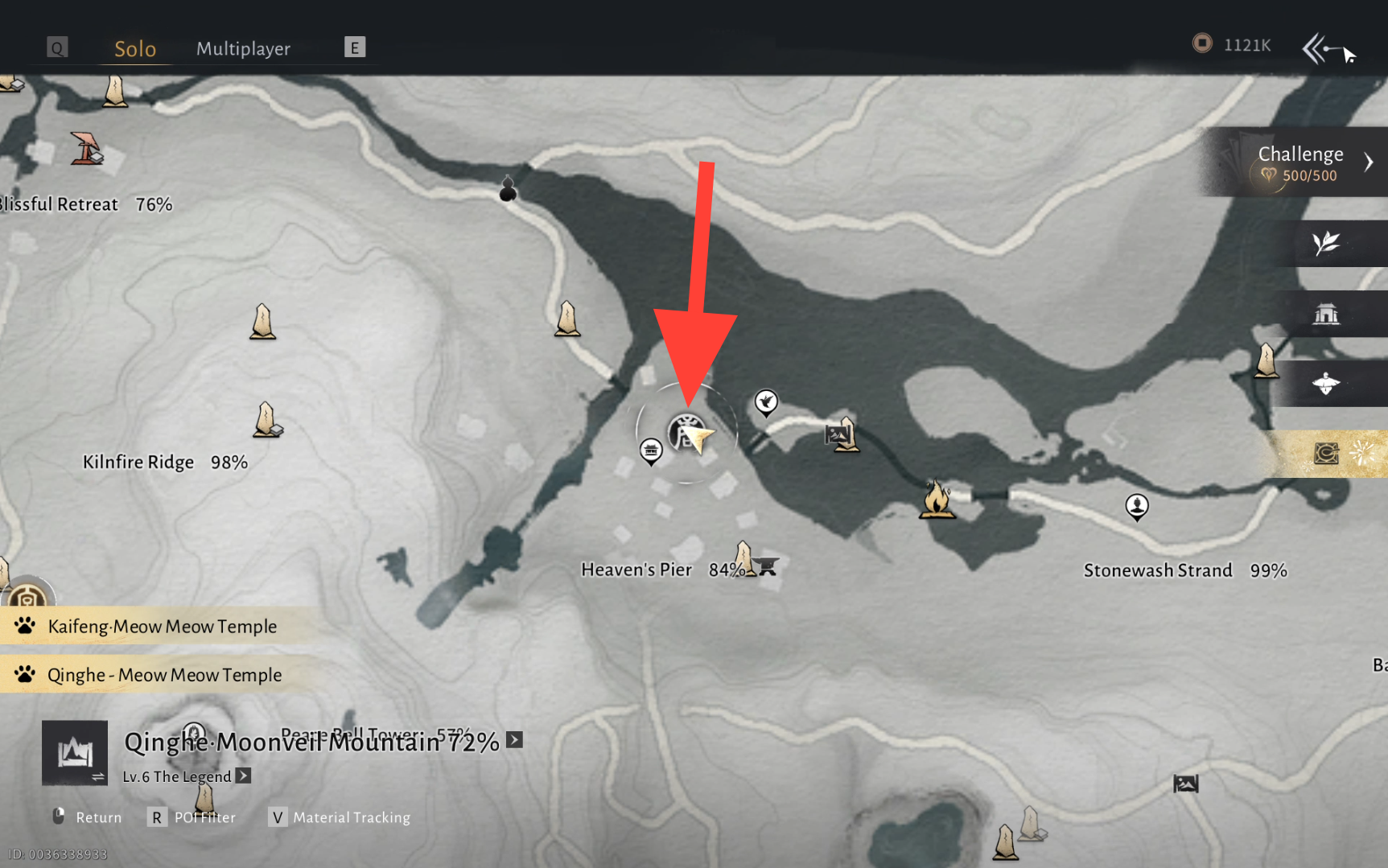Image resolution: width=1388 pixels, height=868 pixels.
Task: Open the POI Filter
Action: (193, 817)
